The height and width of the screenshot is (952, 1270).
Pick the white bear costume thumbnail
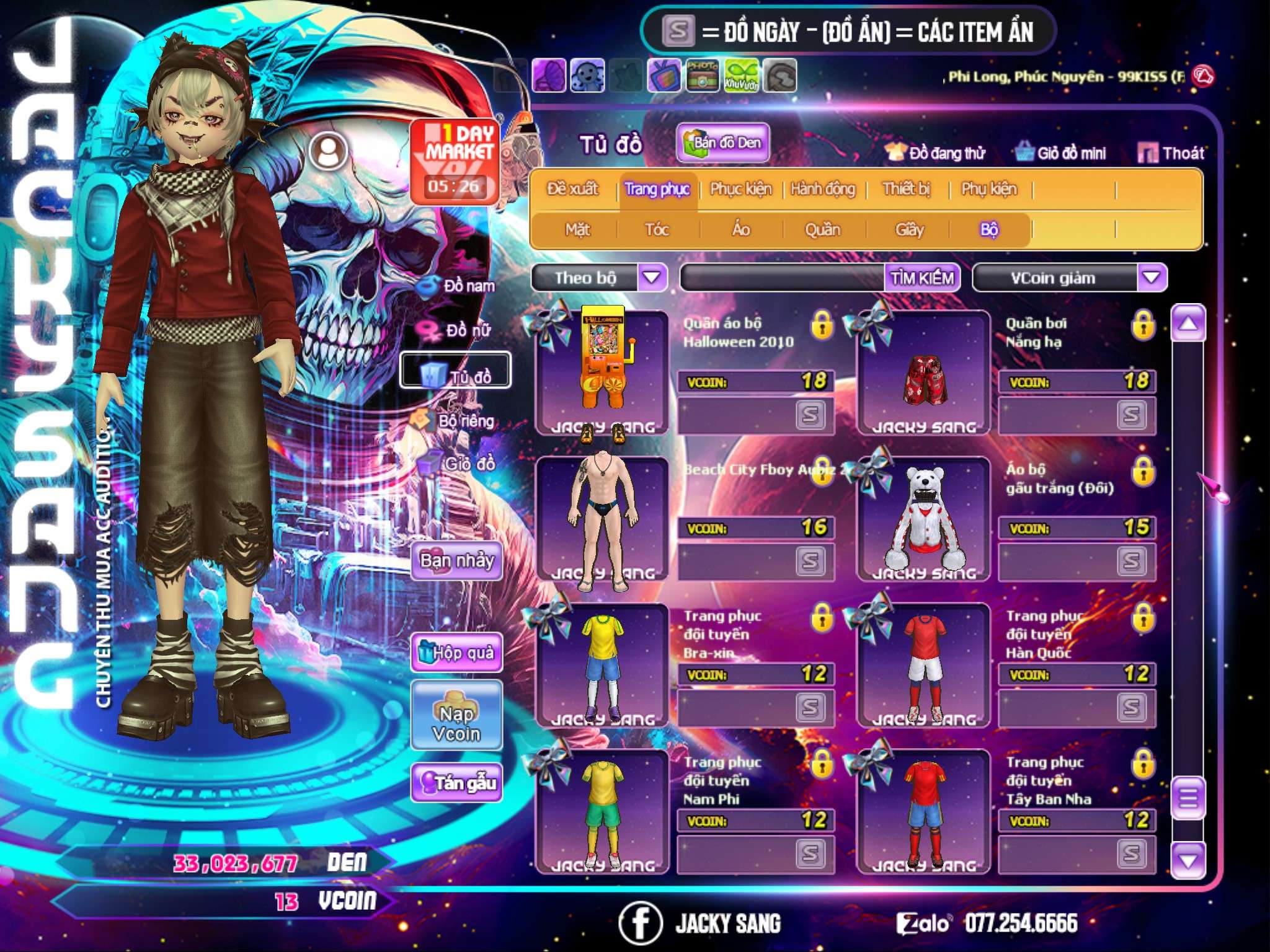pos(923,519)
